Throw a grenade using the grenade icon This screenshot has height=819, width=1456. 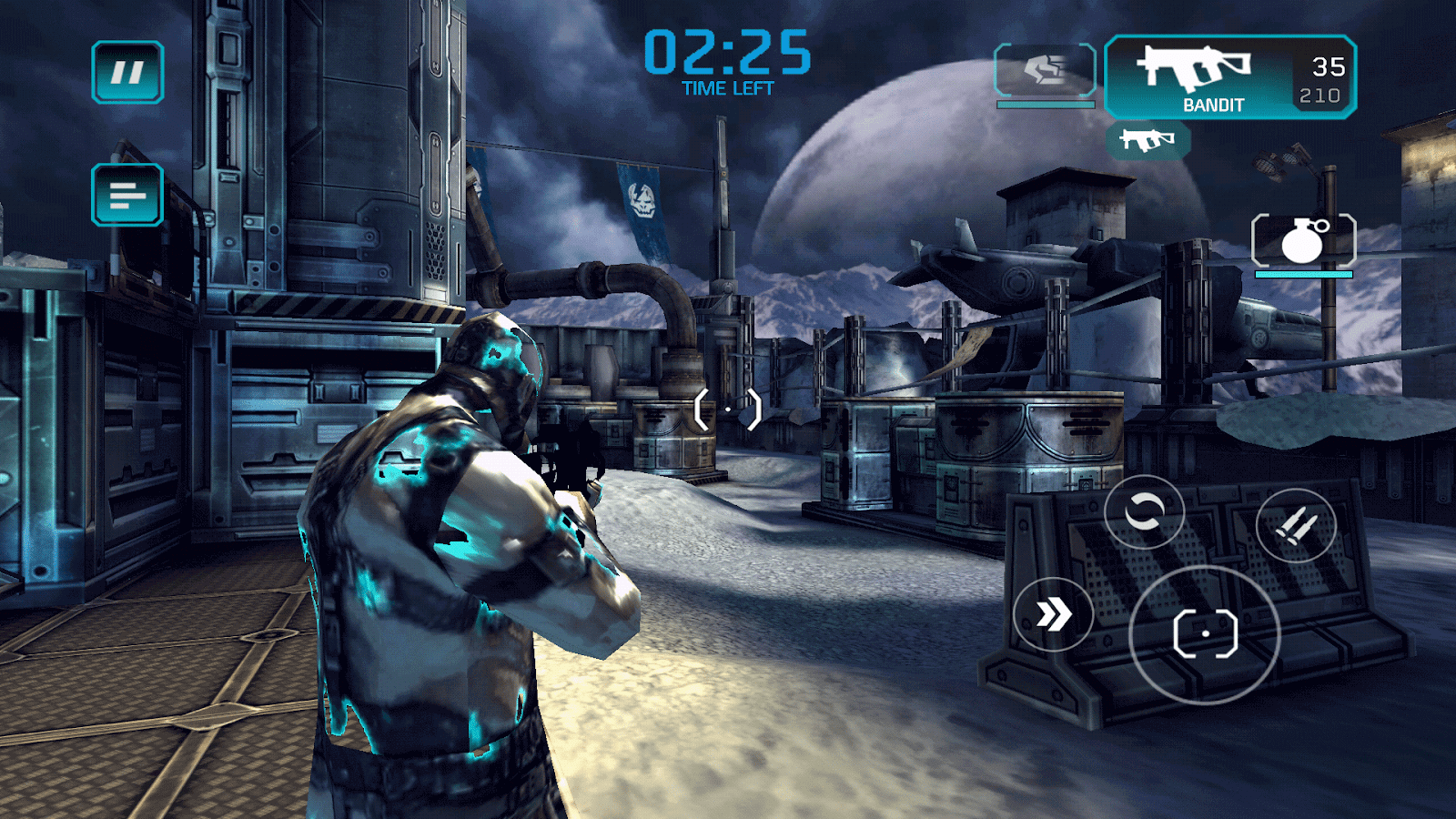pyautogui.click(x=1303, y=241)
